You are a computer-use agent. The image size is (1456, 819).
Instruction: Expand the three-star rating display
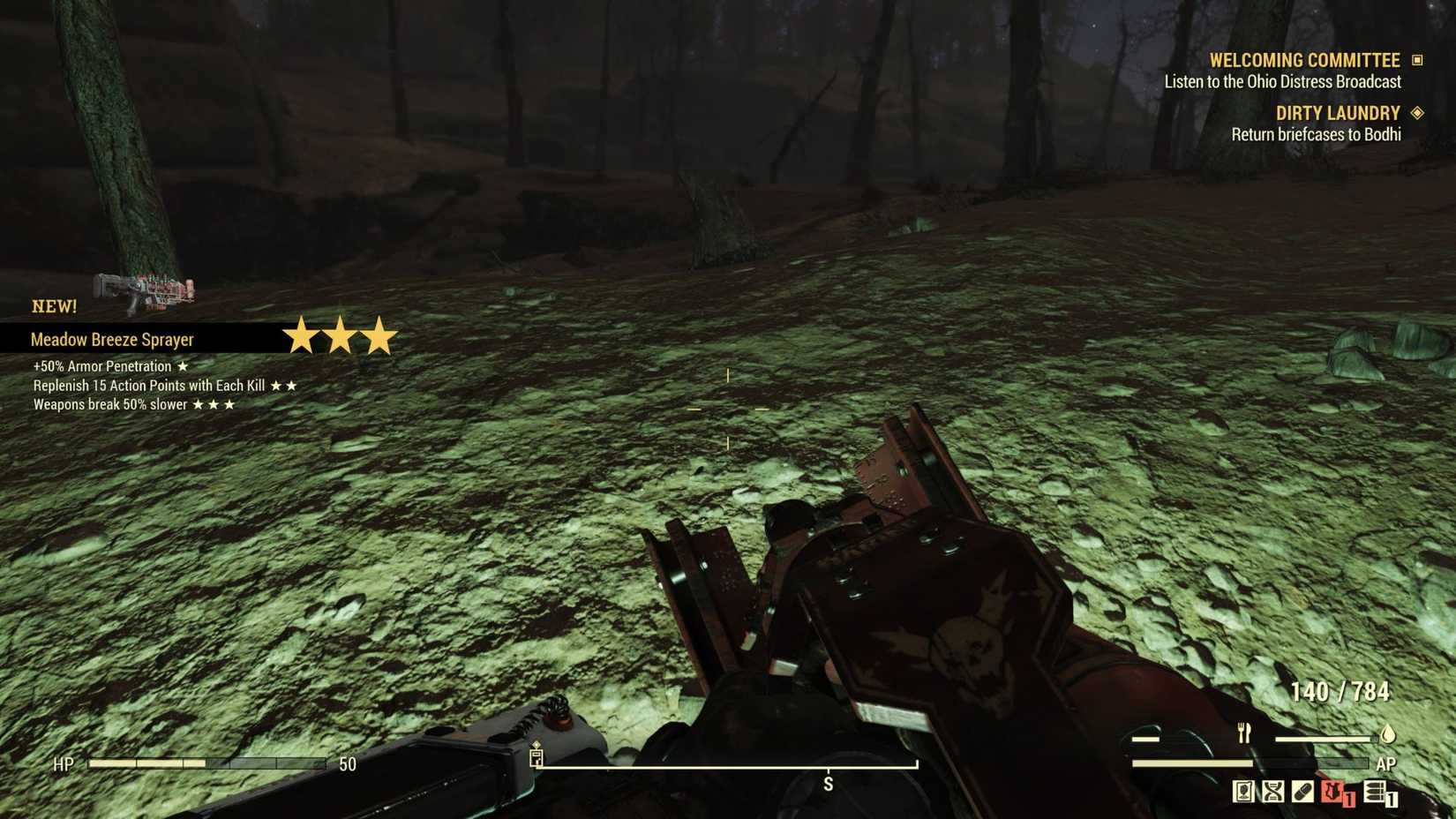coord(340,336)
